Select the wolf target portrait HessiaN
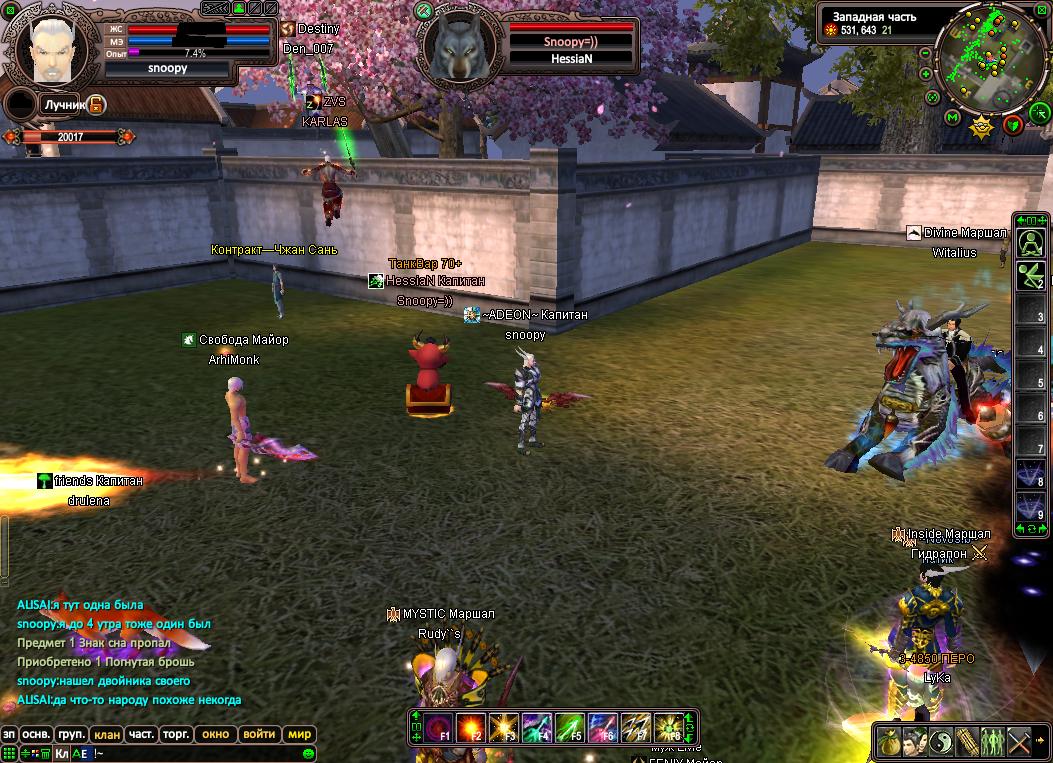The image size is (1053, 763). click(459, 47)
